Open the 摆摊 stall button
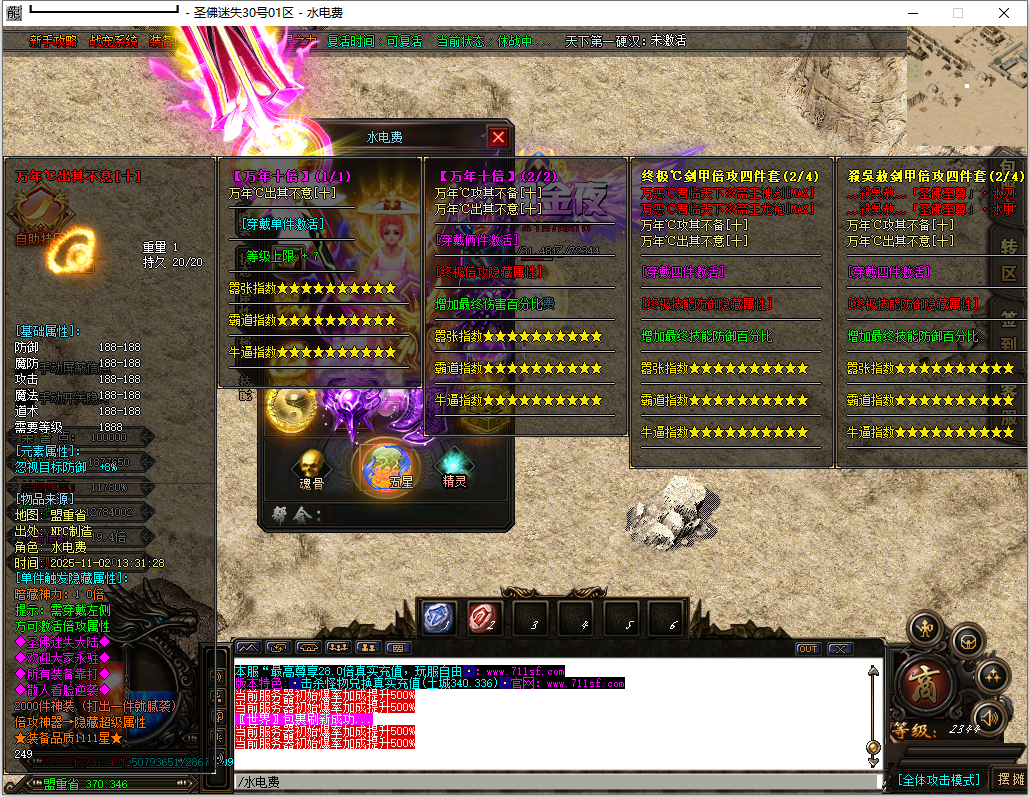The image size is (1030, 797). click(x=1011, y=780)
